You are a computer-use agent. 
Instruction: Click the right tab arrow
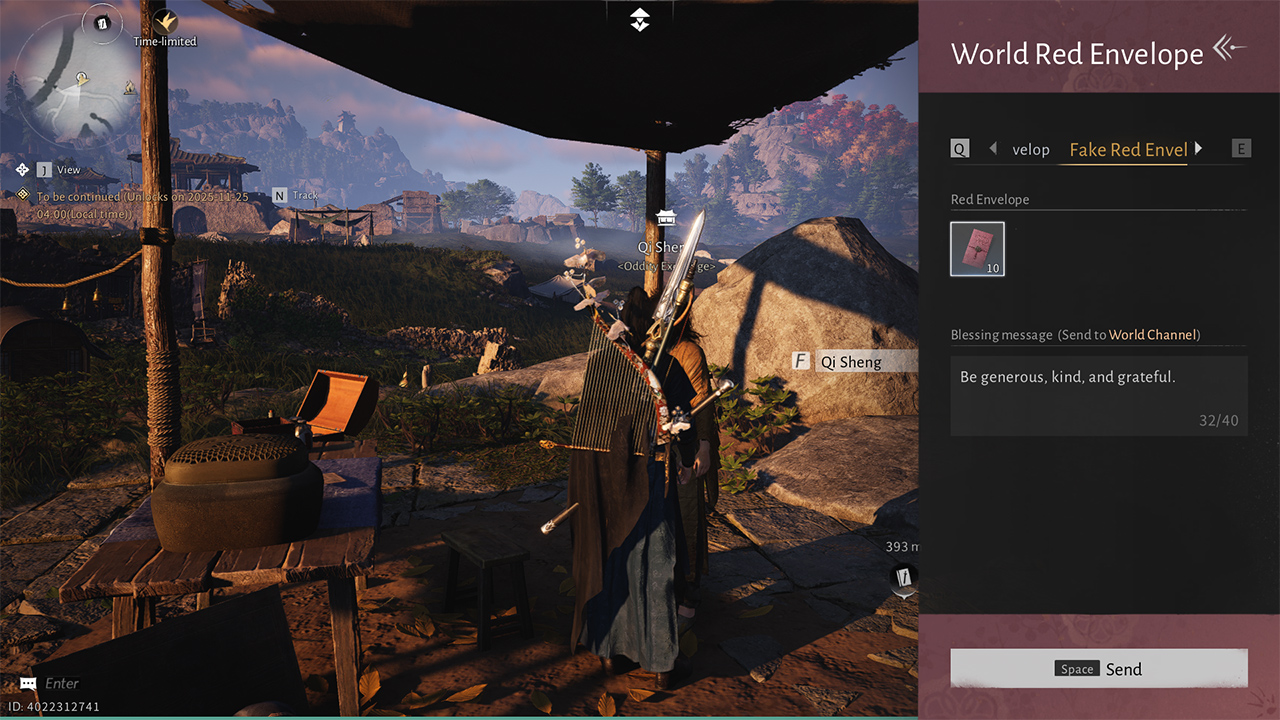click(1199, 149)
